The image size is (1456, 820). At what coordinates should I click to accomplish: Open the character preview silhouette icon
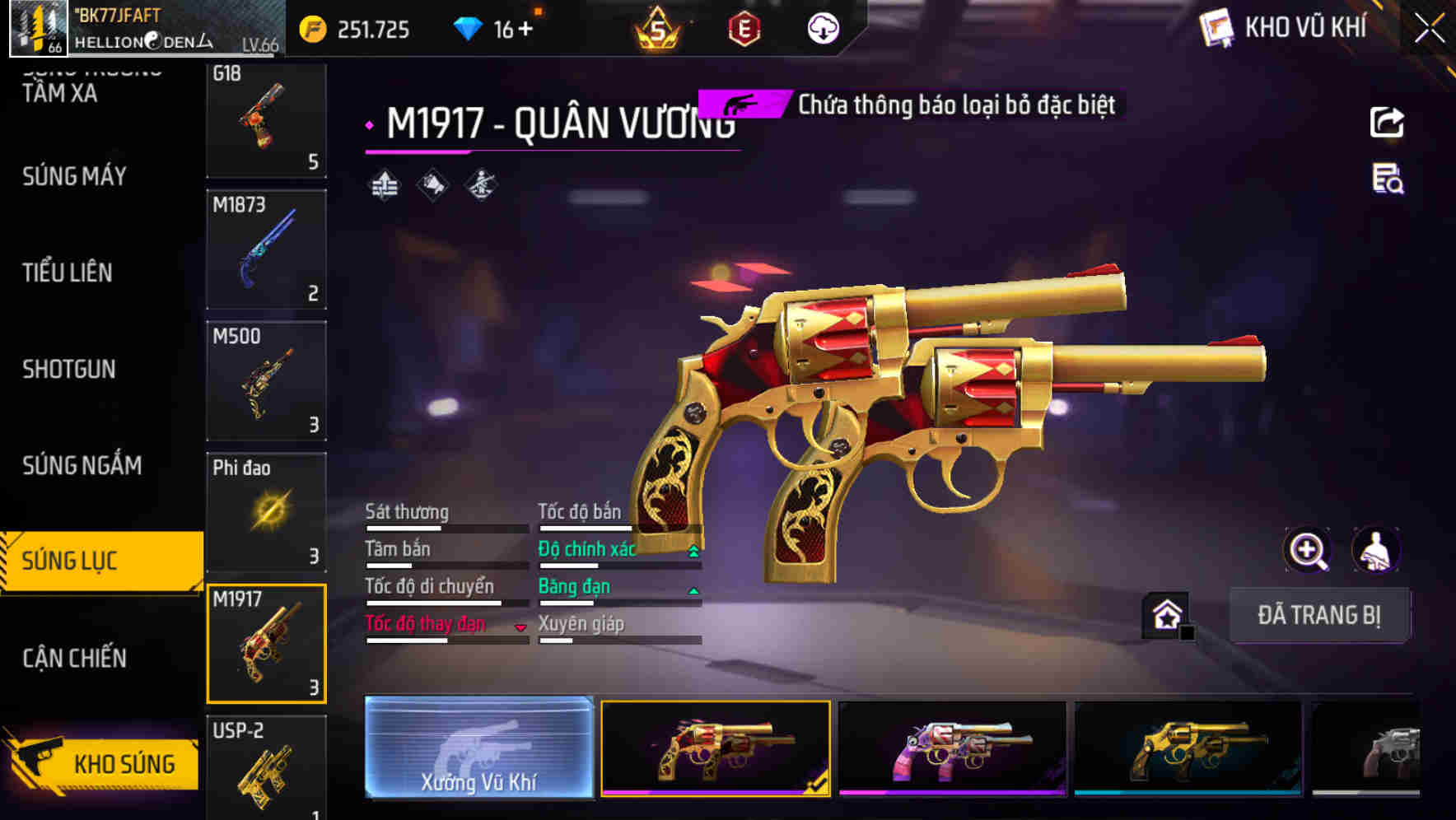point(1377,550)
